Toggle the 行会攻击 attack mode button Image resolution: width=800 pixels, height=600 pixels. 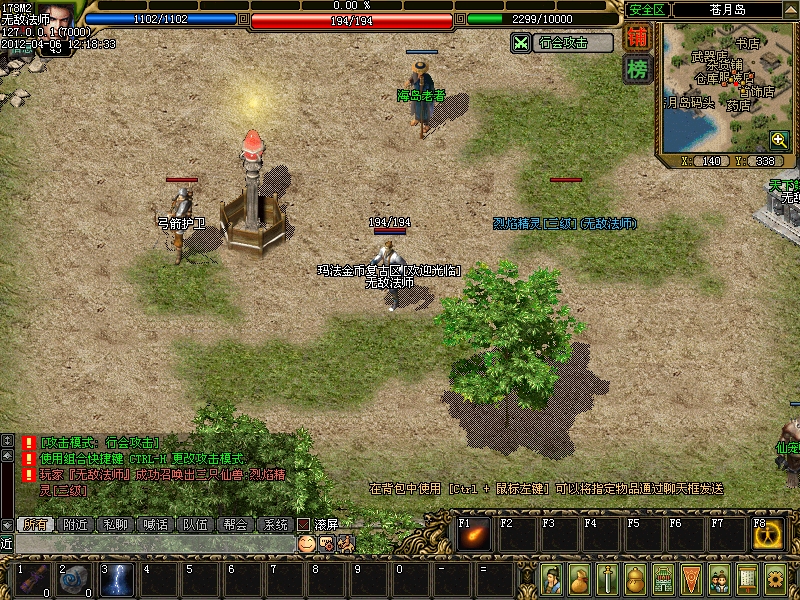563,43
